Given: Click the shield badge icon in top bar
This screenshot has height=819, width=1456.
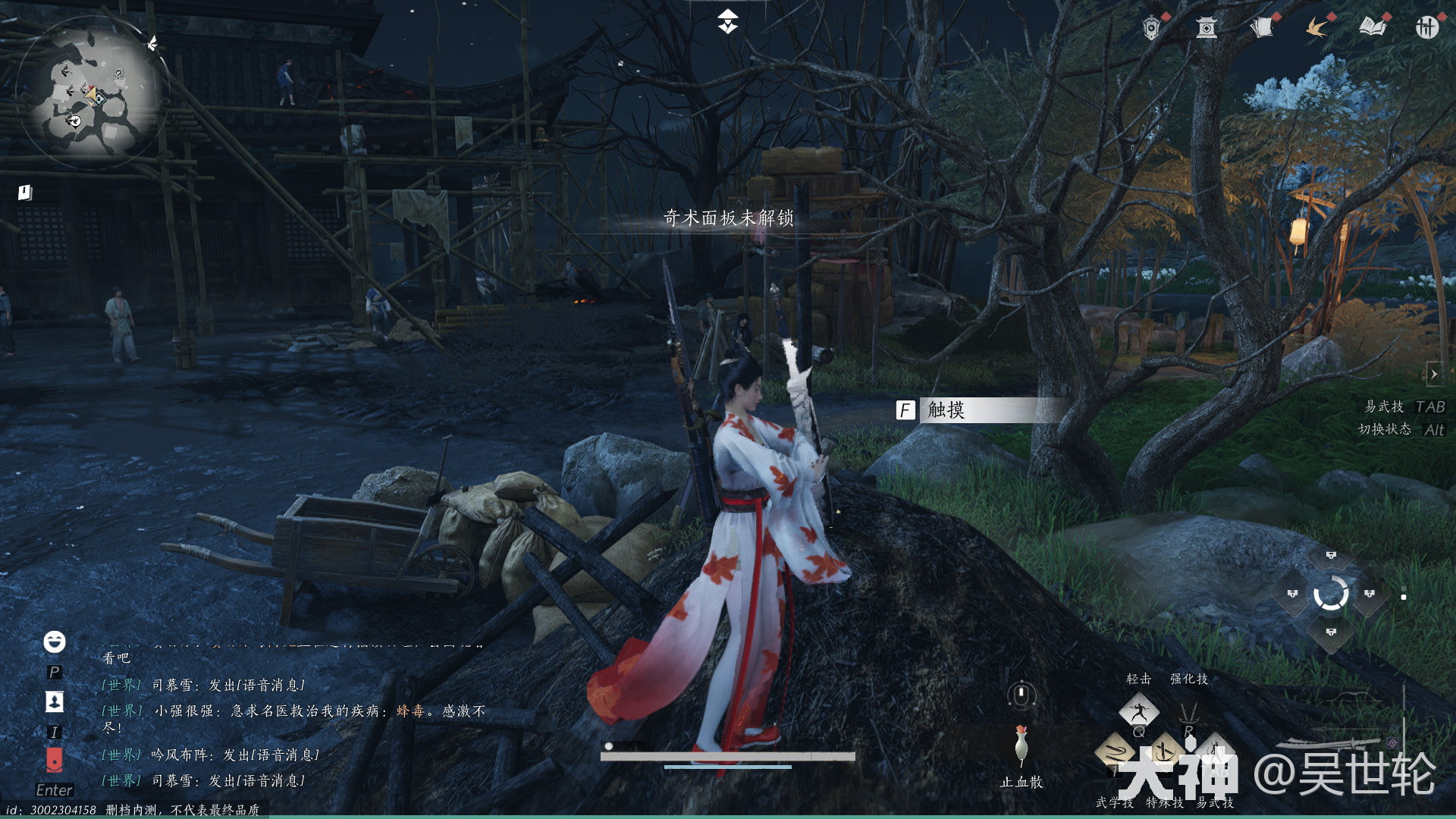Looking at the screenshot, I should tap(1151, 29).
